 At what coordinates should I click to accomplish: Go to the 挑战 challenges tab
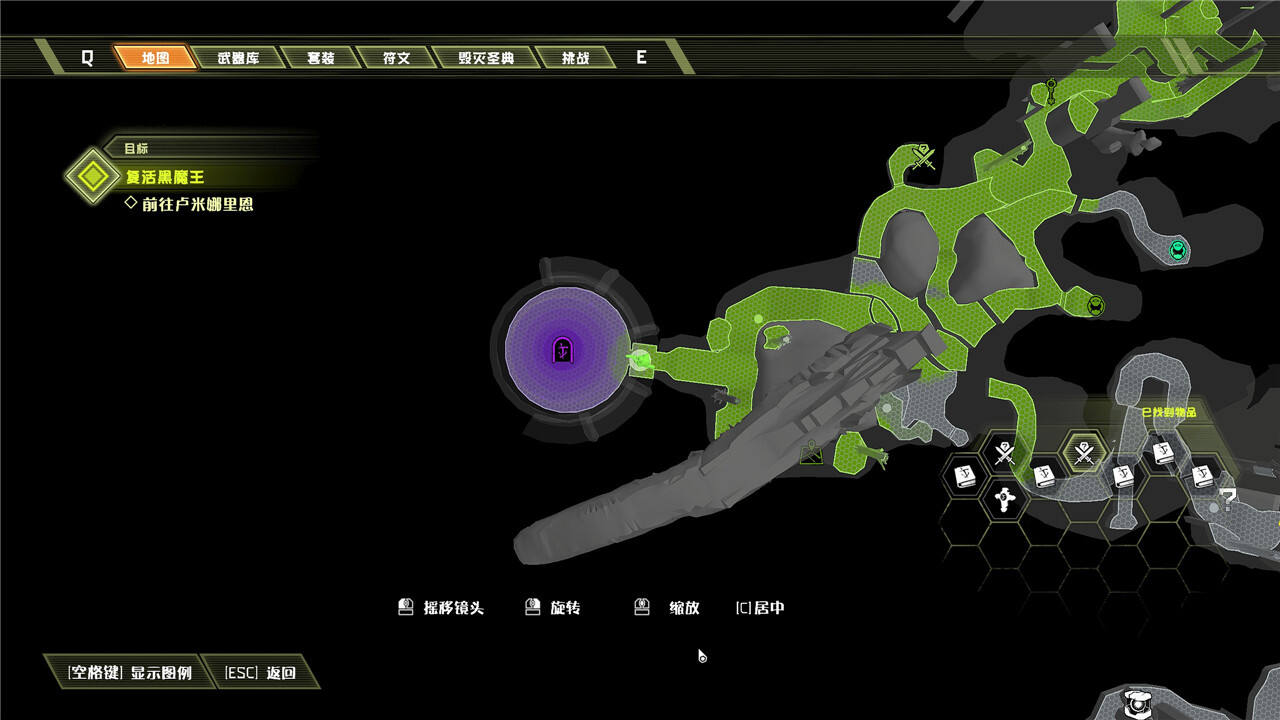click(575, 58)
